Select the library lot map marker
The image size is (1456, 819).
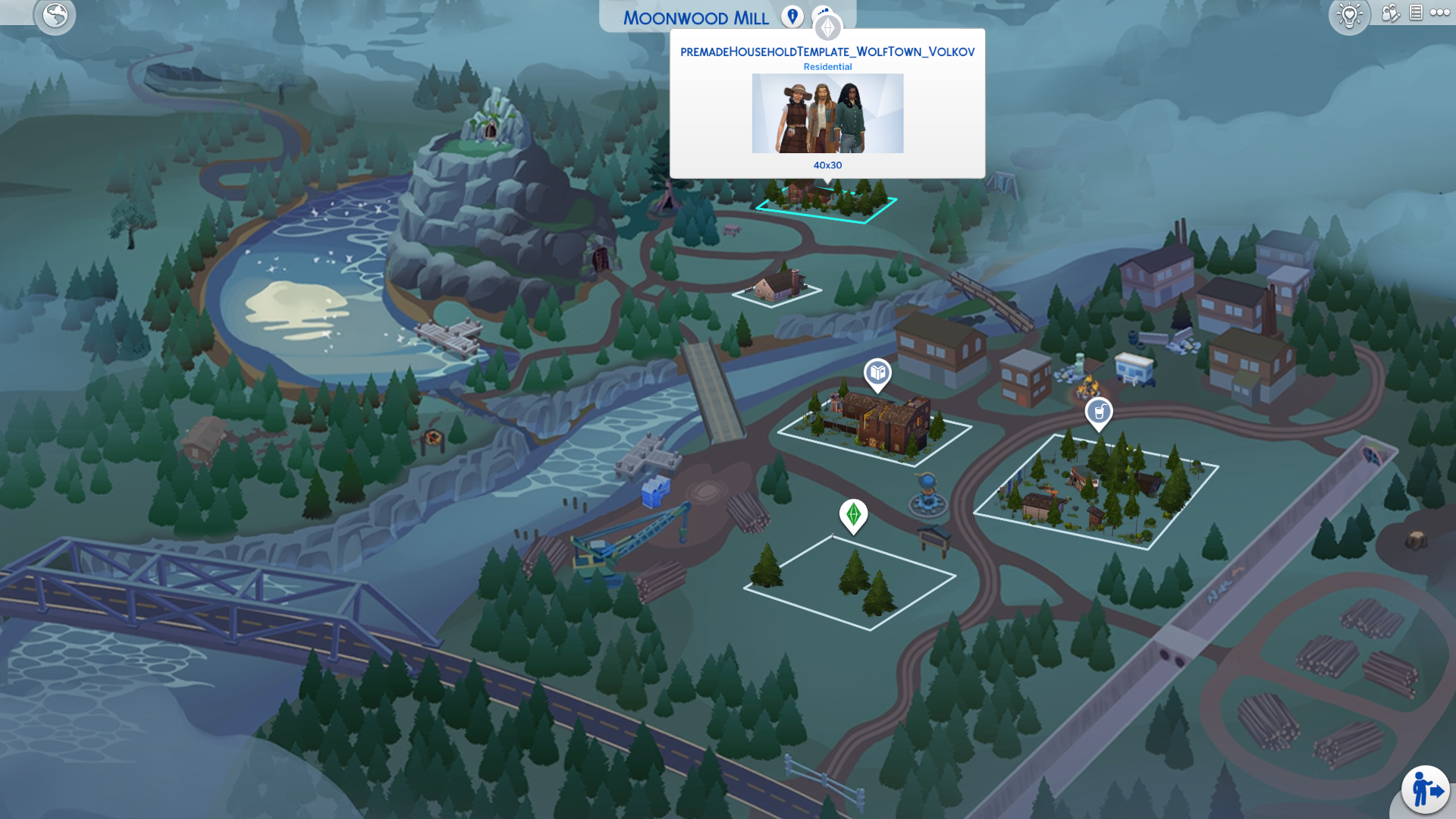[x=877, y=373]
